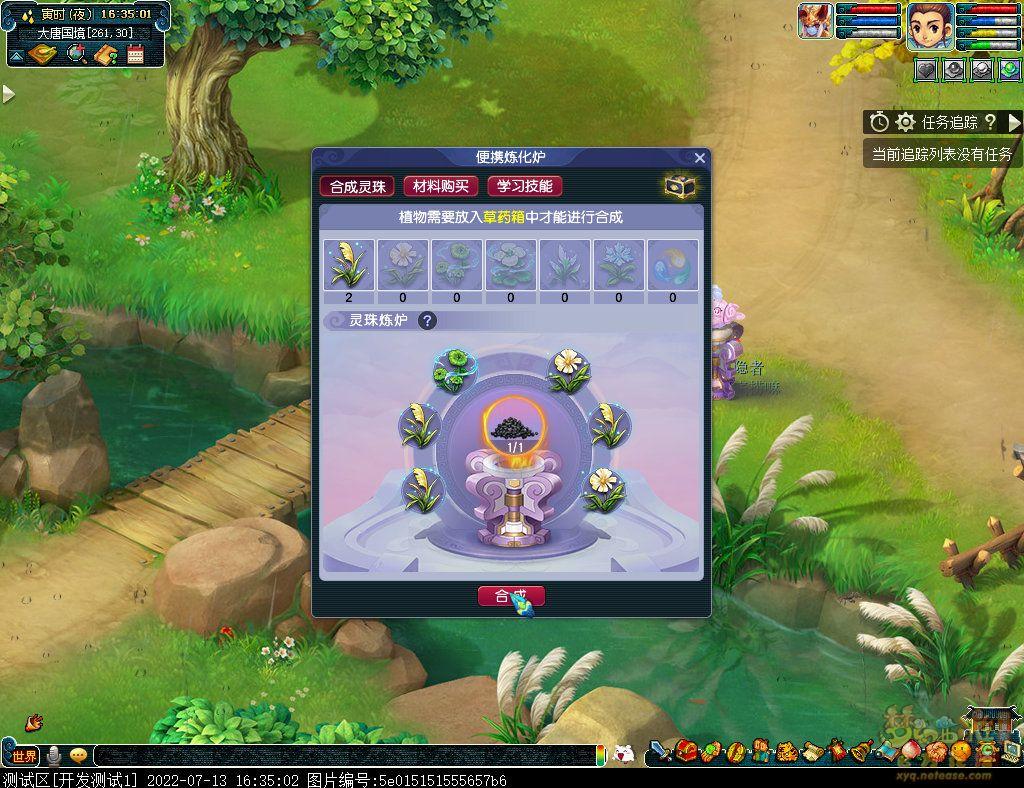Open the calendar icon
The height and width of the screenshot is (788, 1024).
136,54
